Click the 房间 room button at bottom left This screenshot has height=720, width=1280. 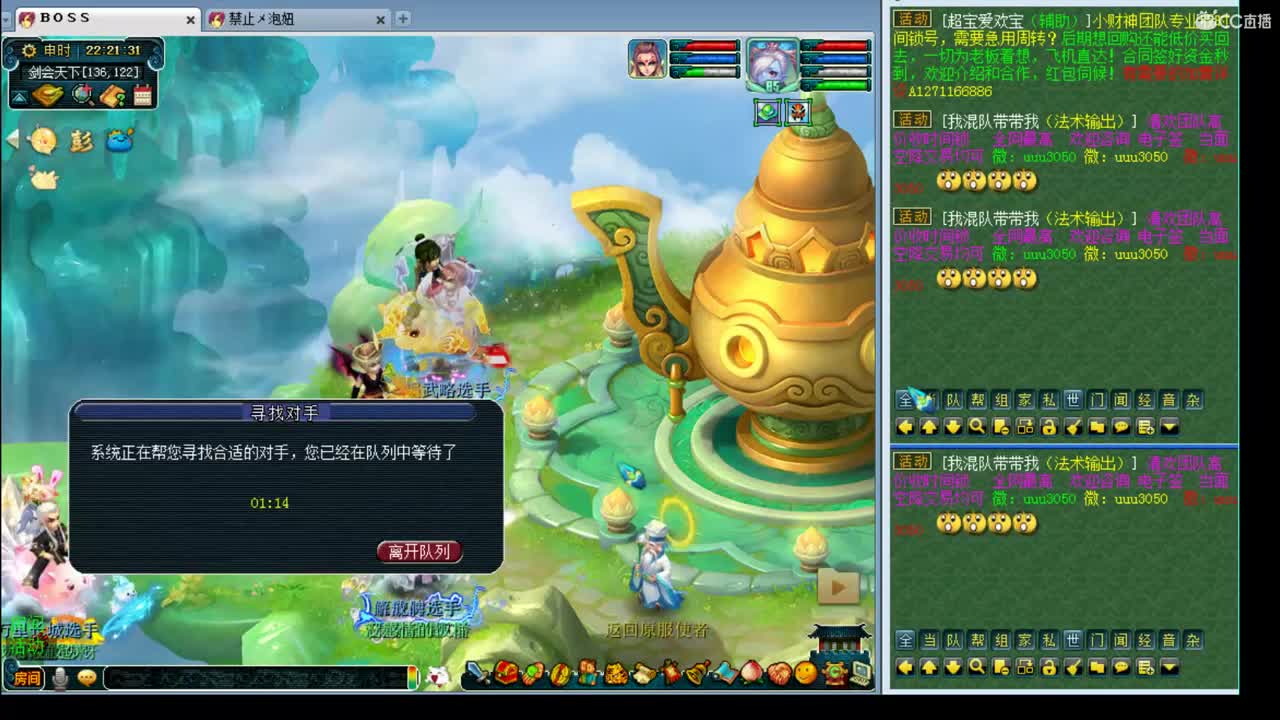(25, 679)
